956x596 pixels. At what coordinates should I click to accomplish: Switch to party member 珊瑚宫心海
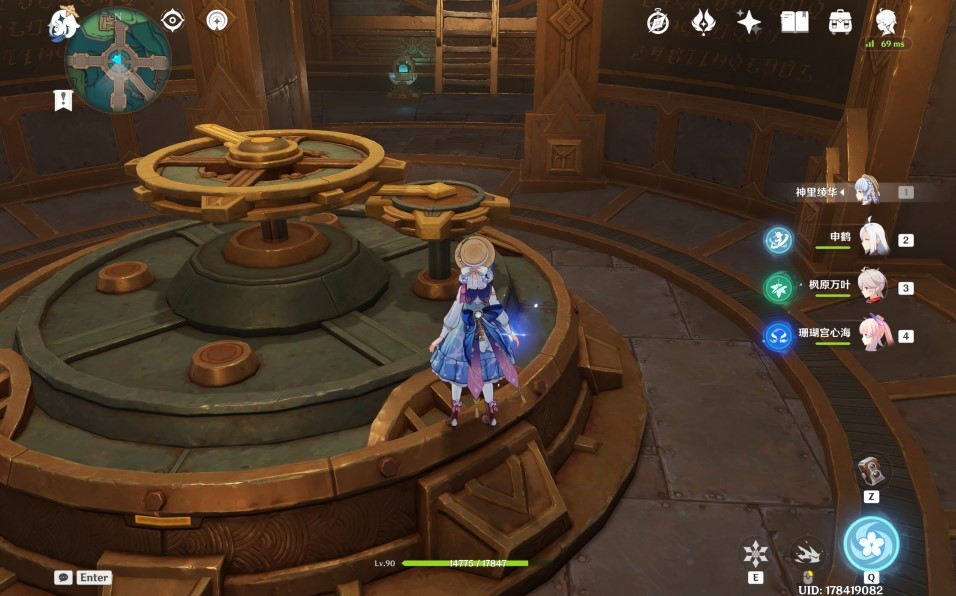872,335
